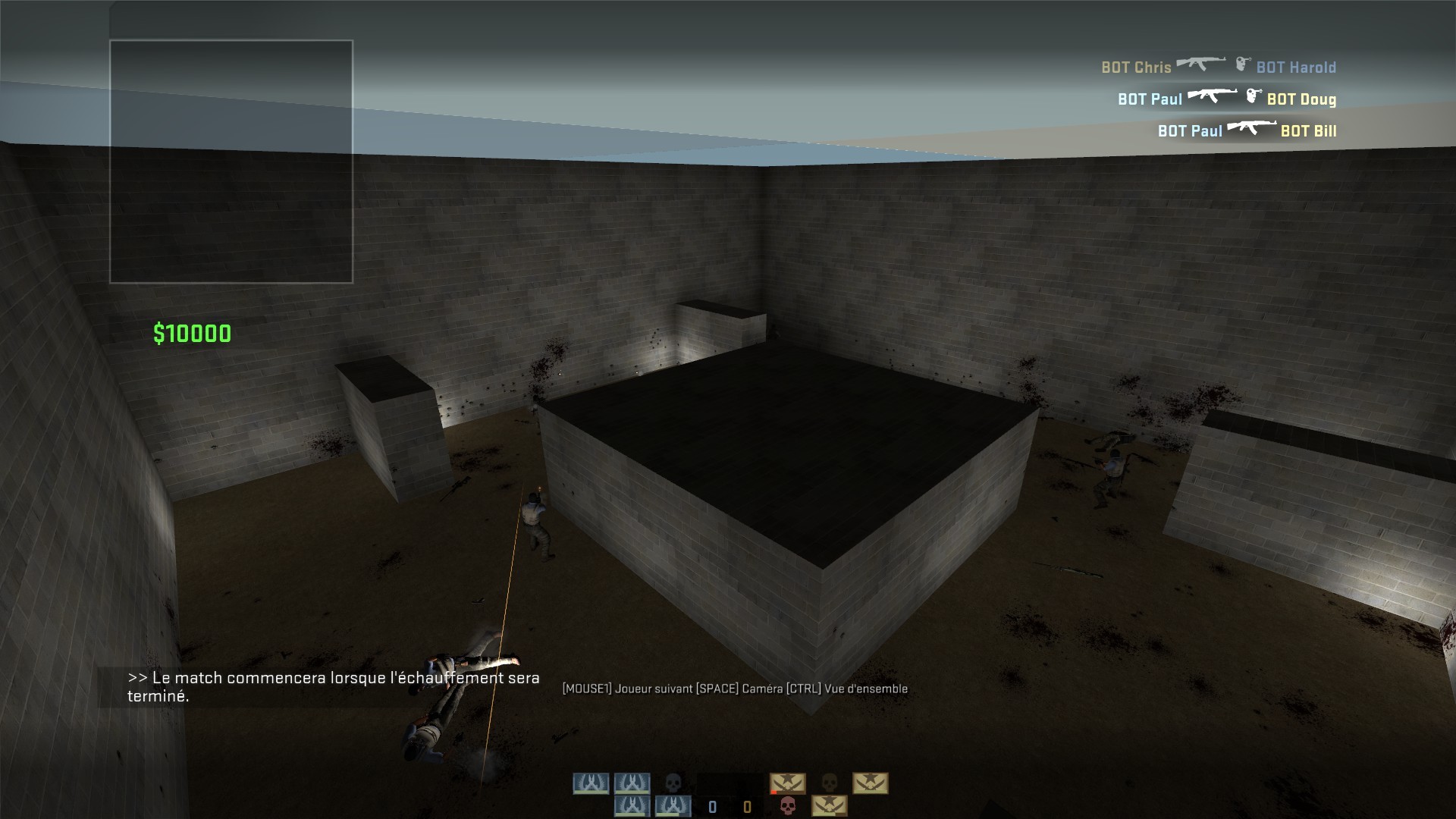Click the AK-47 kill icon beside BOT Chris
The height and width of the screenshot is (819, 1456).
pyautogui.click(x=1202, y=64)
